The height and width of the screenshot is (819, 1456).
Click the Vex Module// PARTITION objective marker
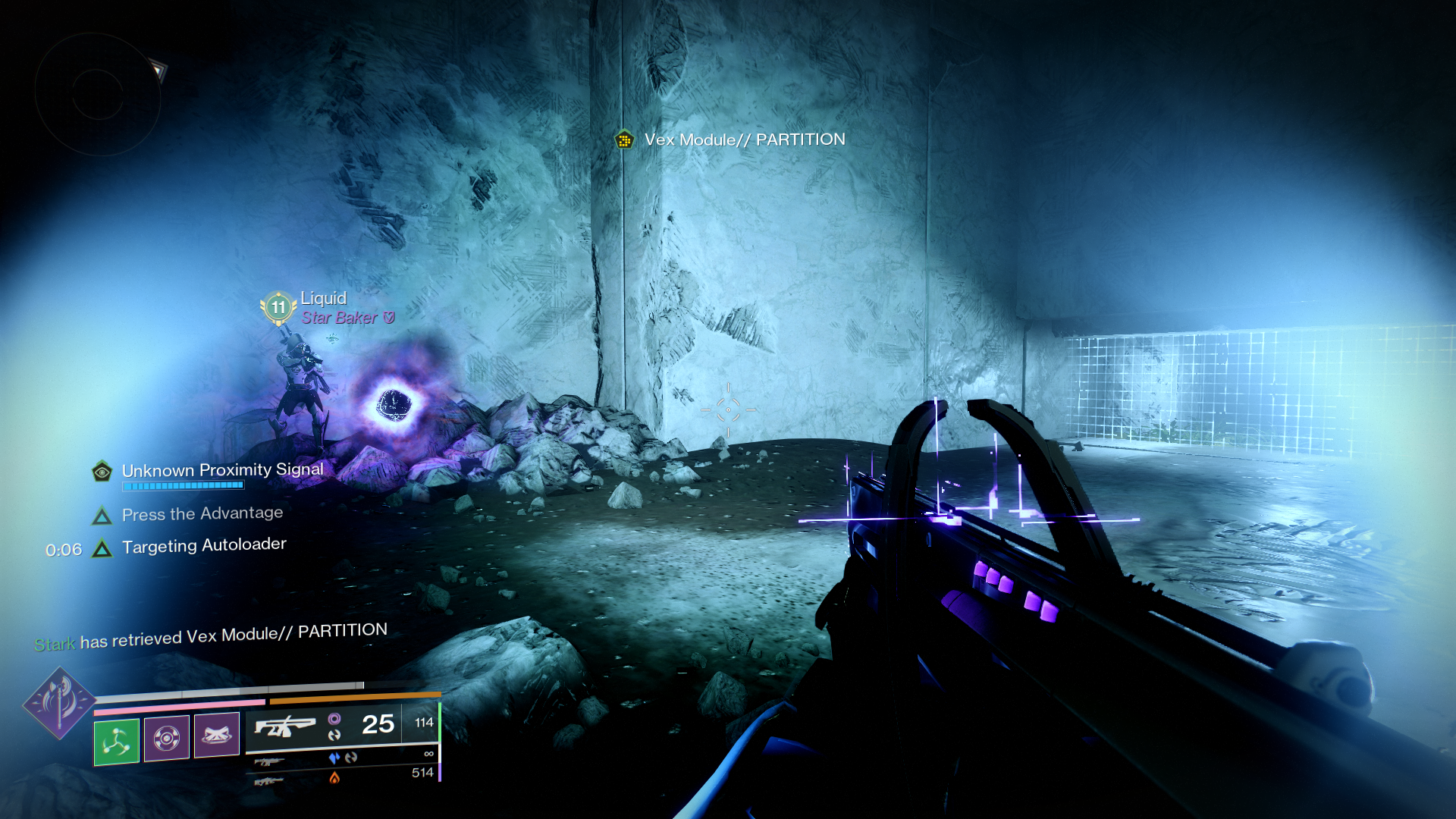pyautogui.click(x=623, y=140)
